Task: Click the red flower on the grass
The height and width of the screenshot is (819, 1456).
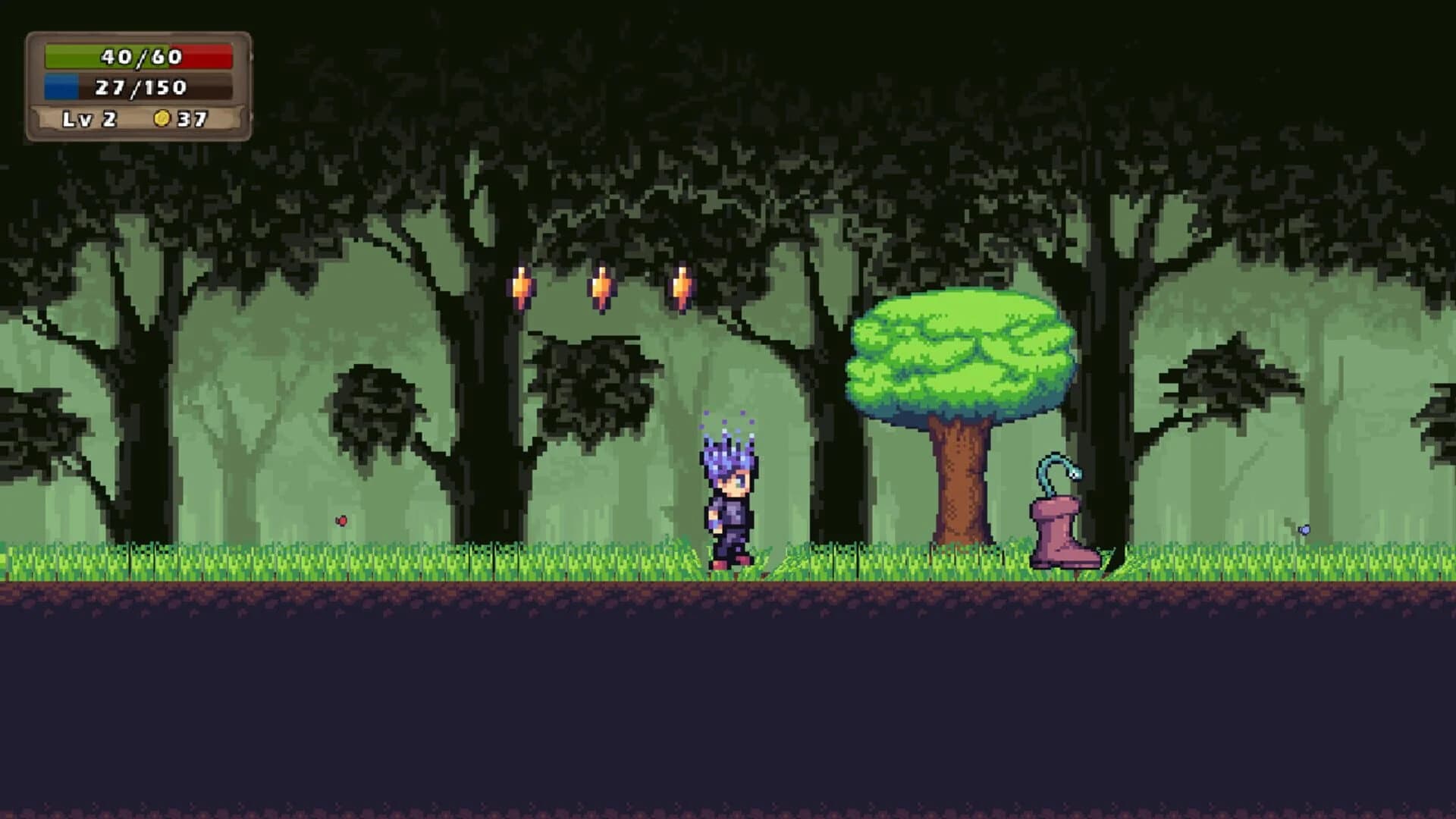Action: point(342,520)
